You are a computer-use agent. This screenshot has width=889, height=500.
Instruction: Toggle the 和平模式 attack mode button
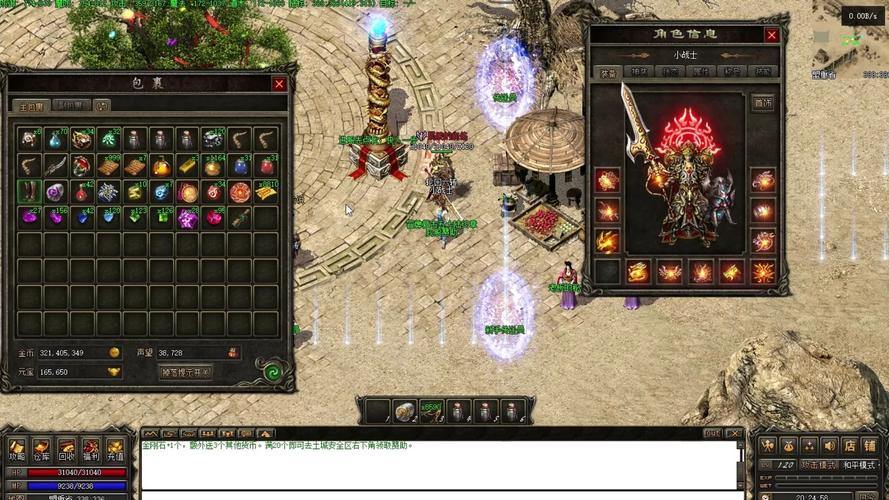pyautogui.click(x=857, y=465)
